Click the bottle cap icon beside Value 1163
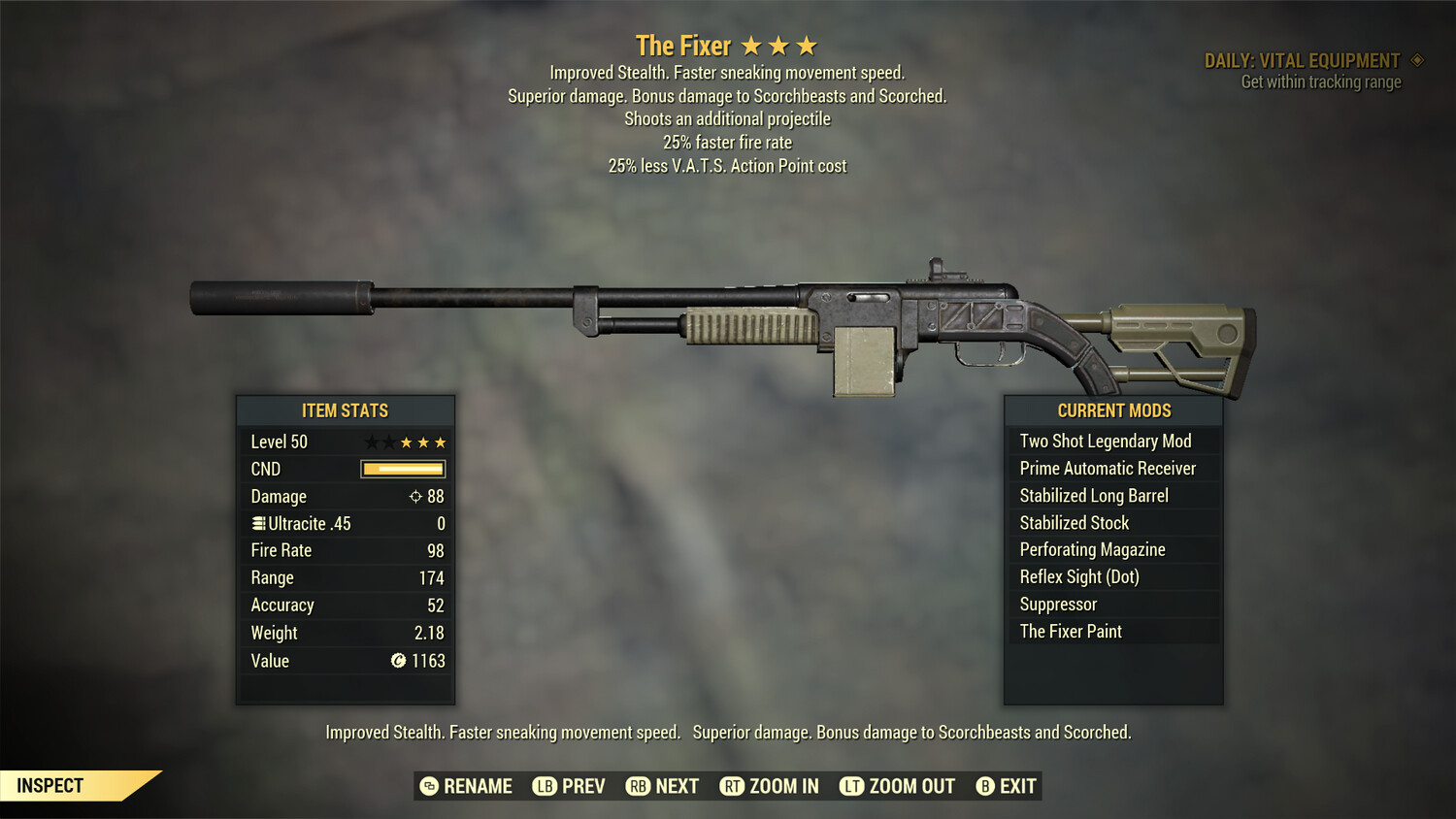This screenshot has height=819, width=1456. (398, 661)
